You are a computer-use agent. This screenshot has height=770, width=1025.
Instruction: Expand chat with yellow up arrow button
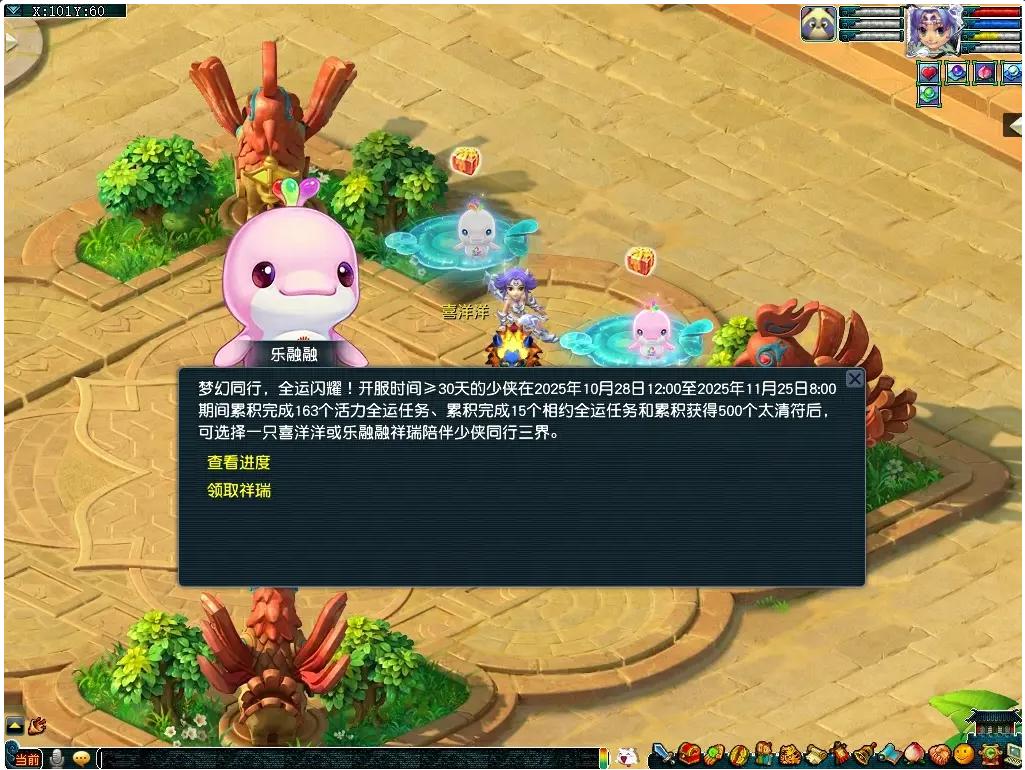(x=15, y=725)
